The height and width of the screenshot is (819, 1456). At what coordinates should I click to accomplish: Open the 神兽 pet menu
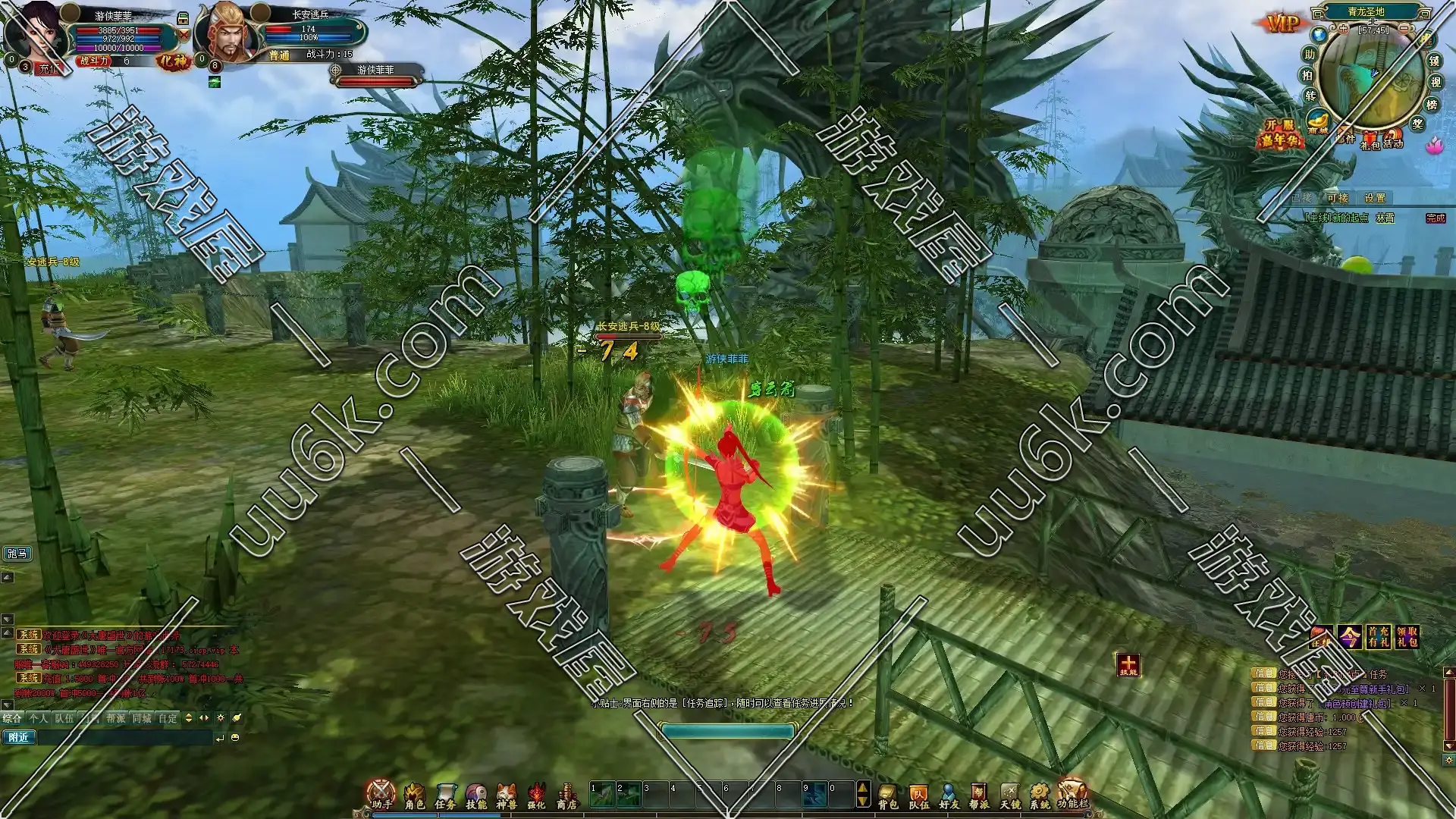[x=506, y=795]
